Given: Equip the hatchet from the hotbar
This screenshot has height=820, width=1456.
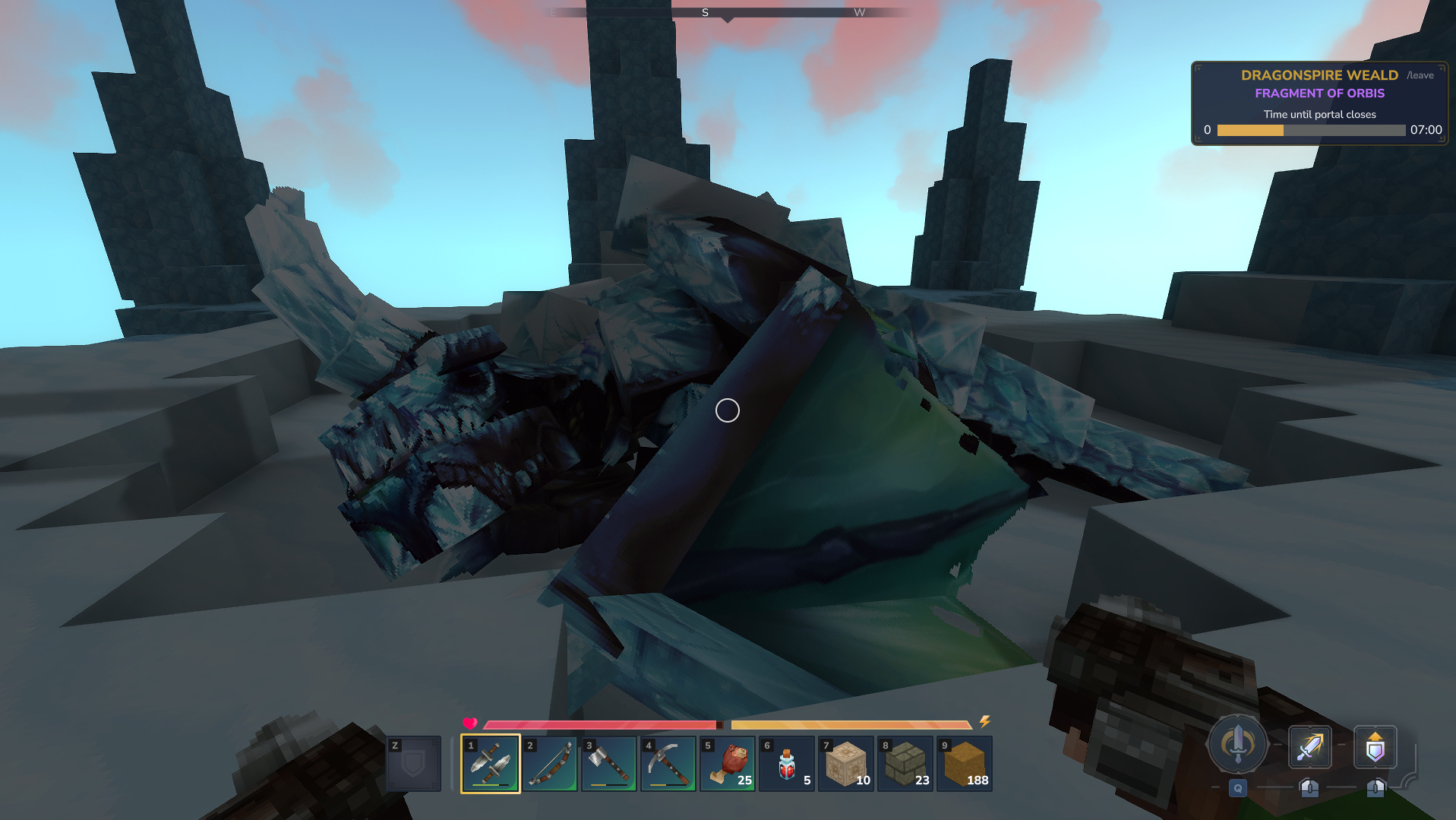Looking at the screenshot, I should tap(608, 763).
